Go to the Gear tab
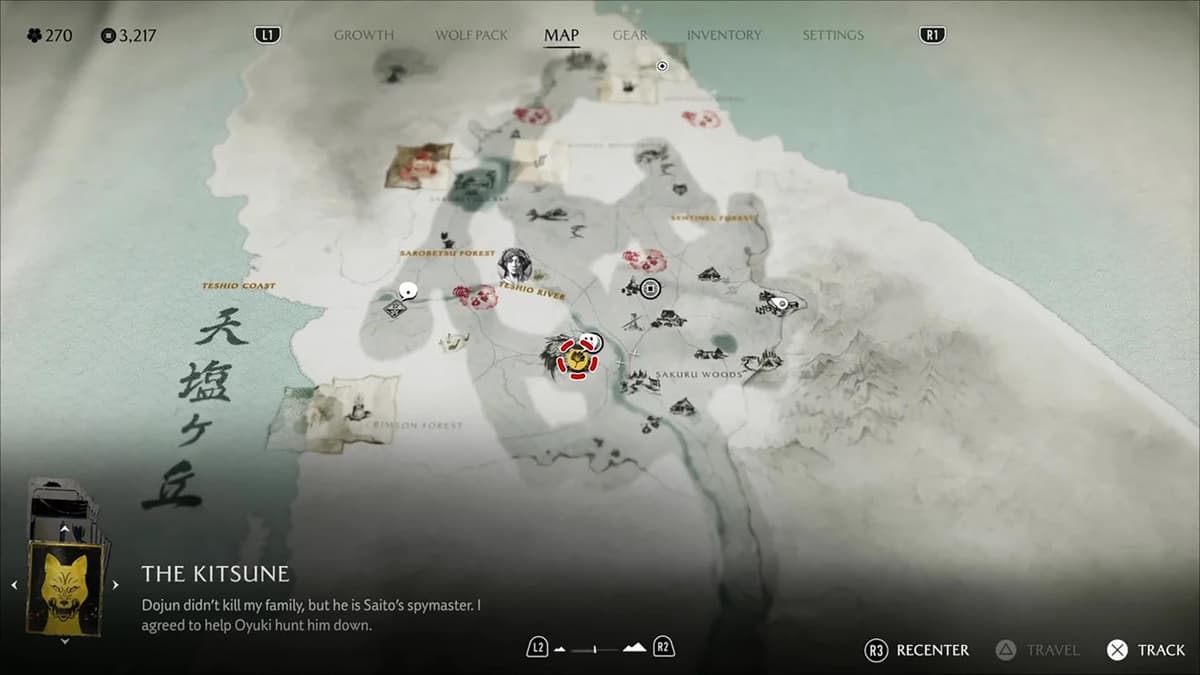 pyautogui.click(x=632, y=35)
